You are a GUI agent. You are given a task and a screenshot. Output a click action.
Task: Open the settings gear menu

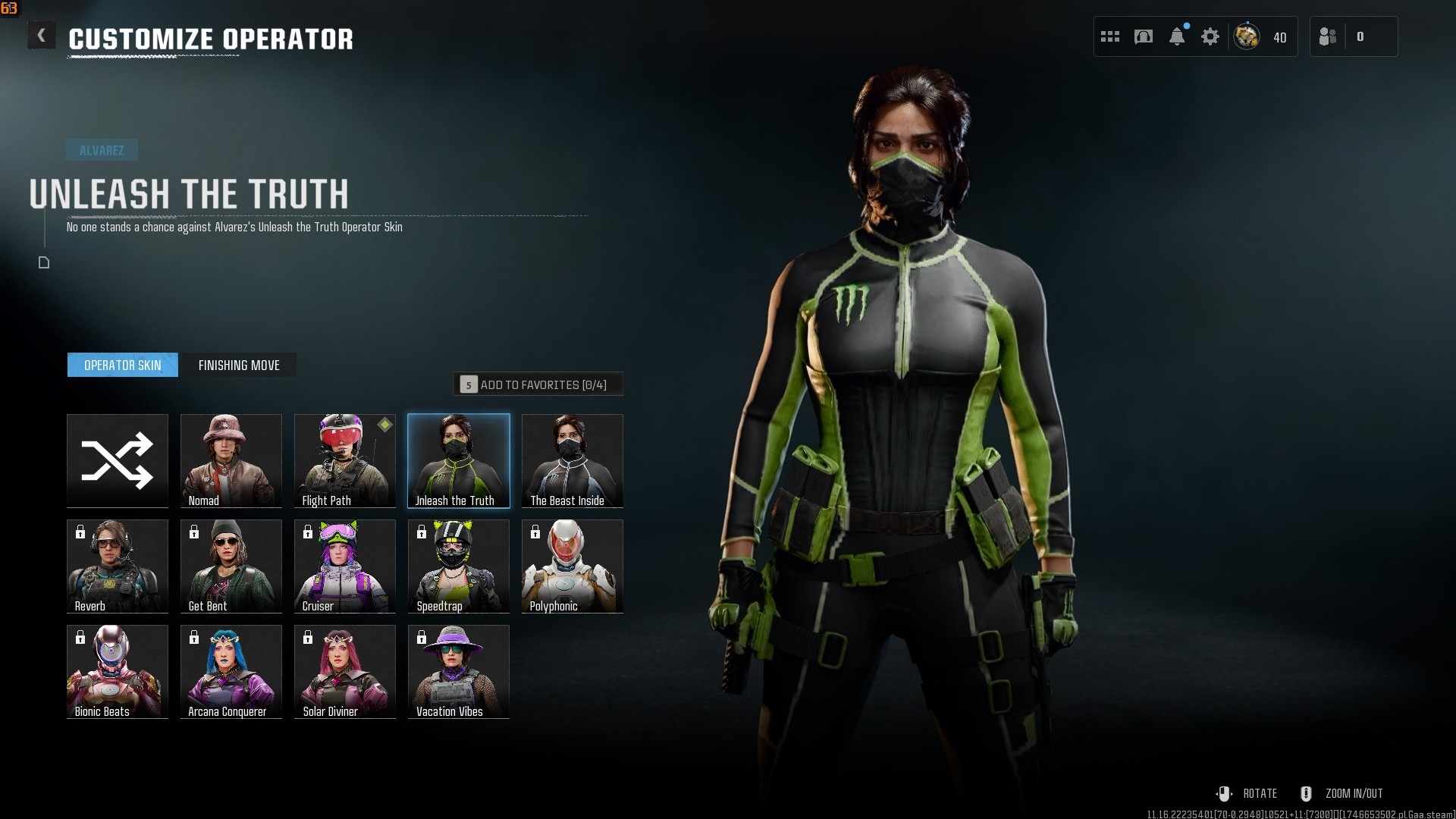click(x=1210, y=36)
